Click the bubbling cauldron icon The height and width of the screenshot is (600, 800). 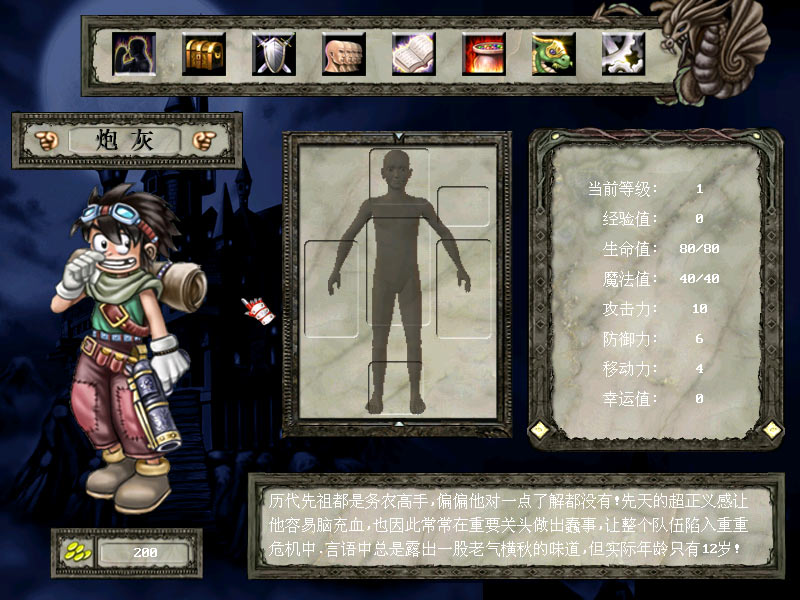click(484, 54)
